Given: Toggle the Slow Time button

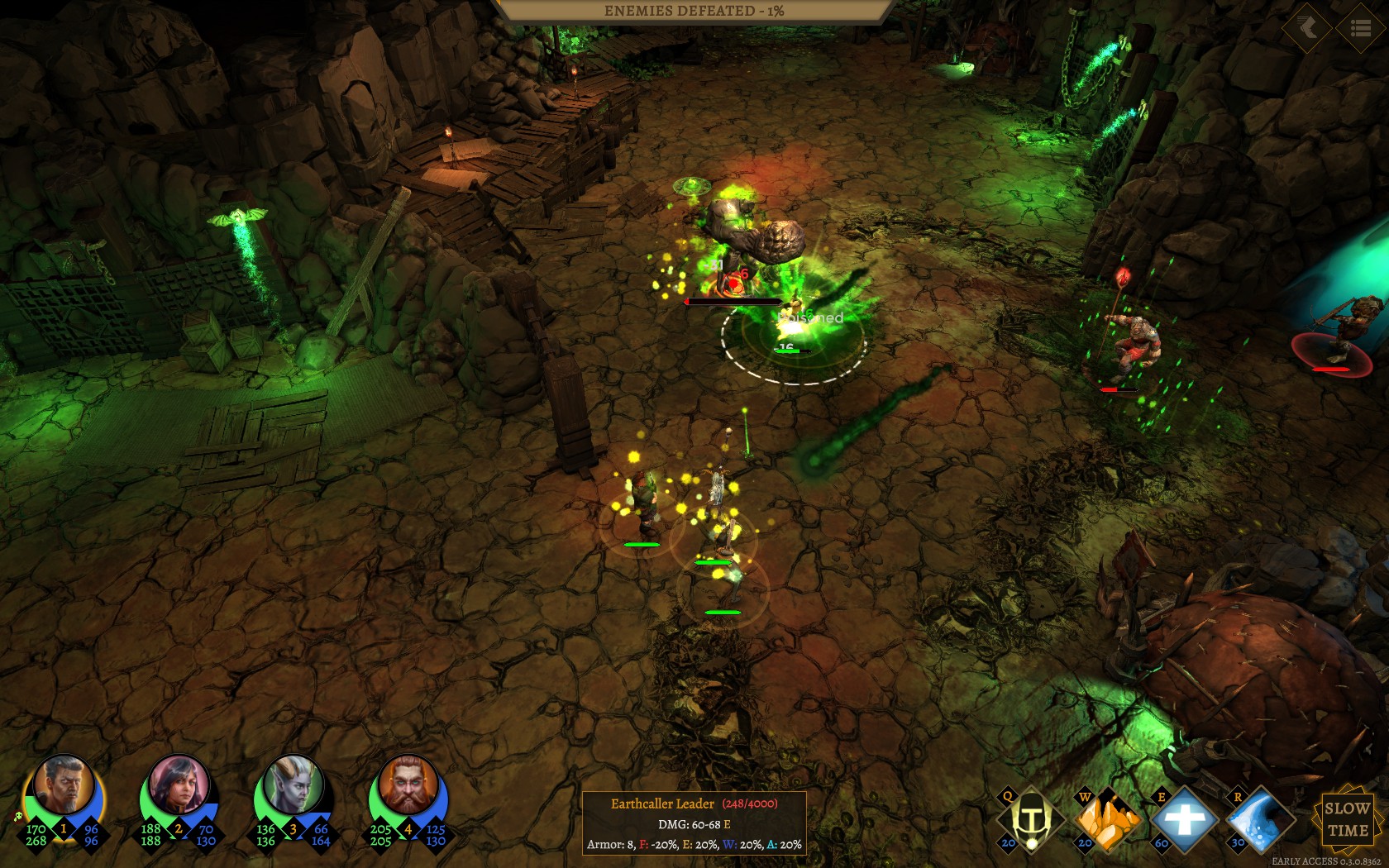Looking at the screenshot, I should (1347, 819).
